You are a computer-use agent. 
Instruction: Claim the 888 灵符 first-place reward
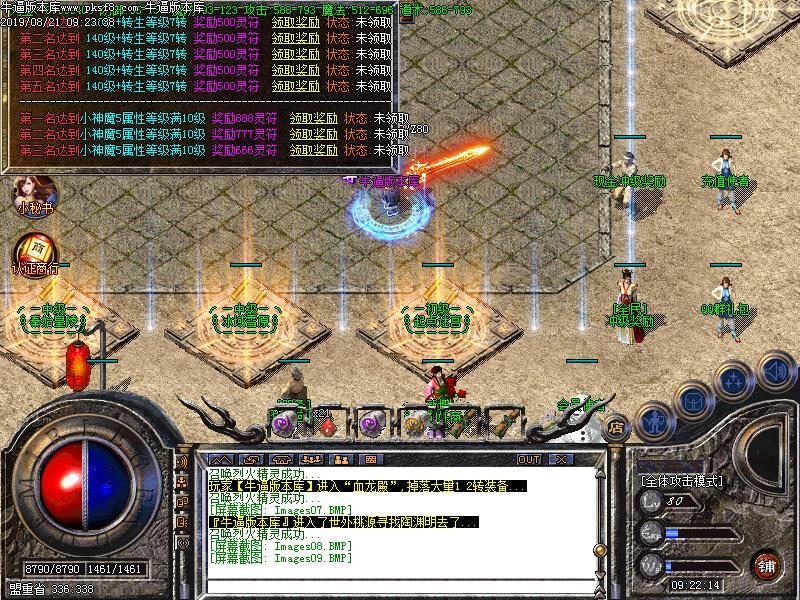click(x=312, y=118)
